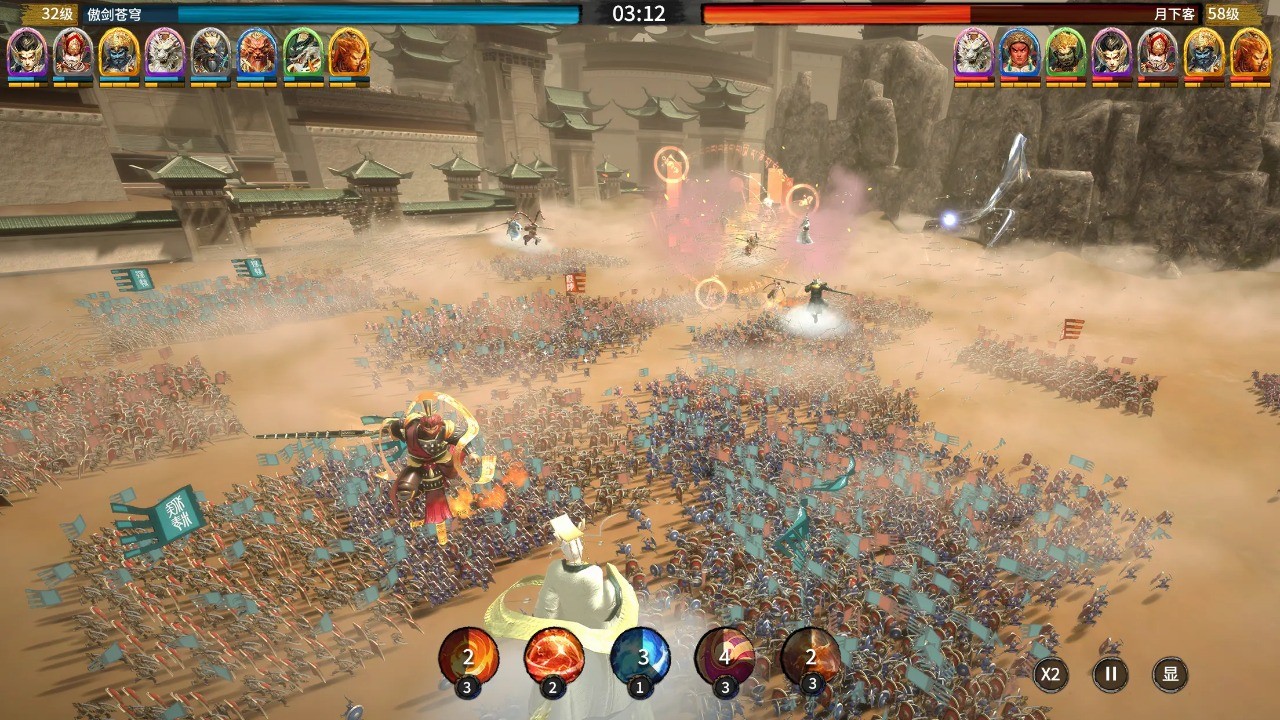Cast the red molten lava orb skill
The image size is (1280, 720).
coord(554,656)
